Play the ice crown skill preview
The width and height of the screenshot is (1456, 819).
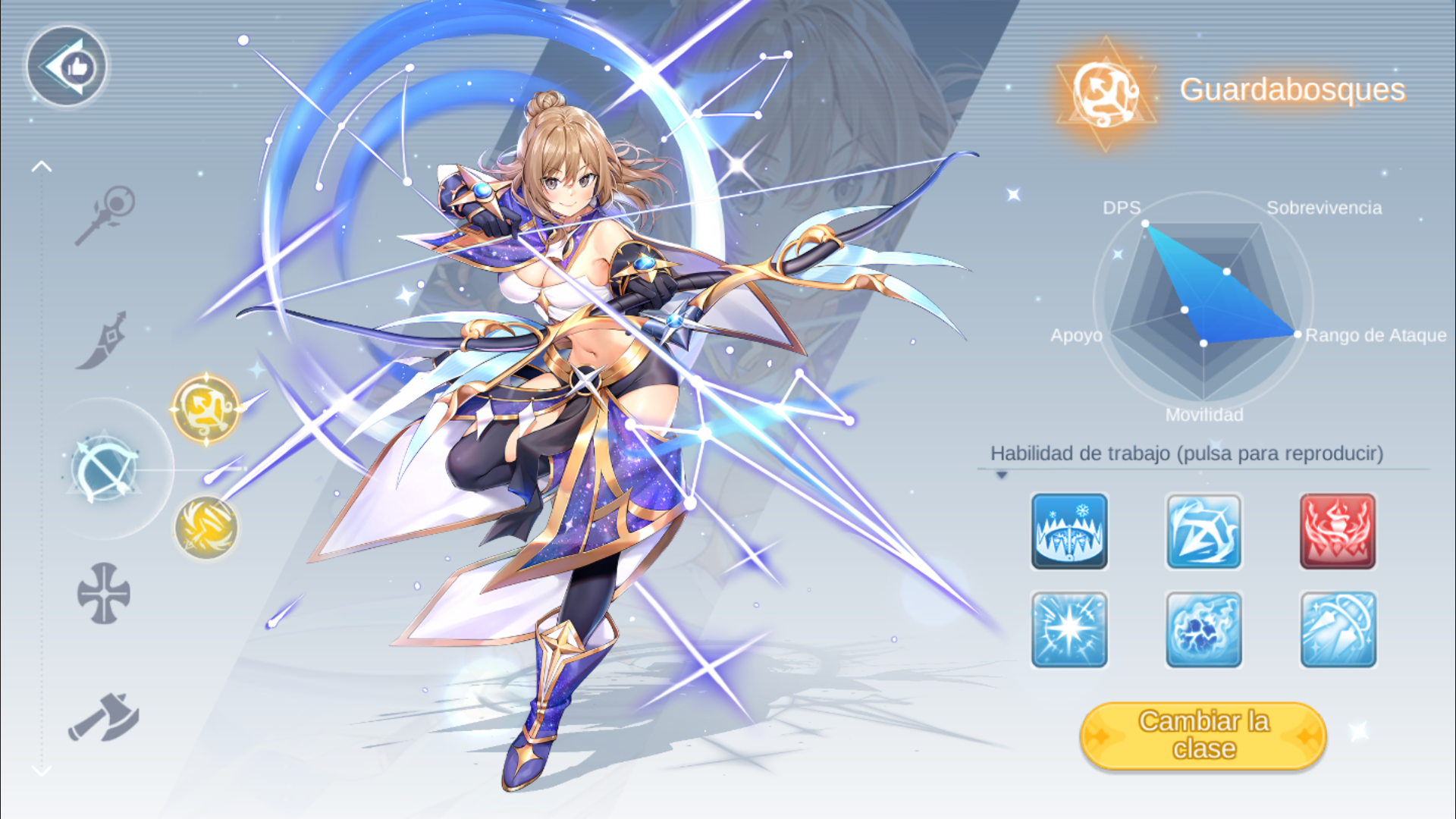click(1069, 531)
